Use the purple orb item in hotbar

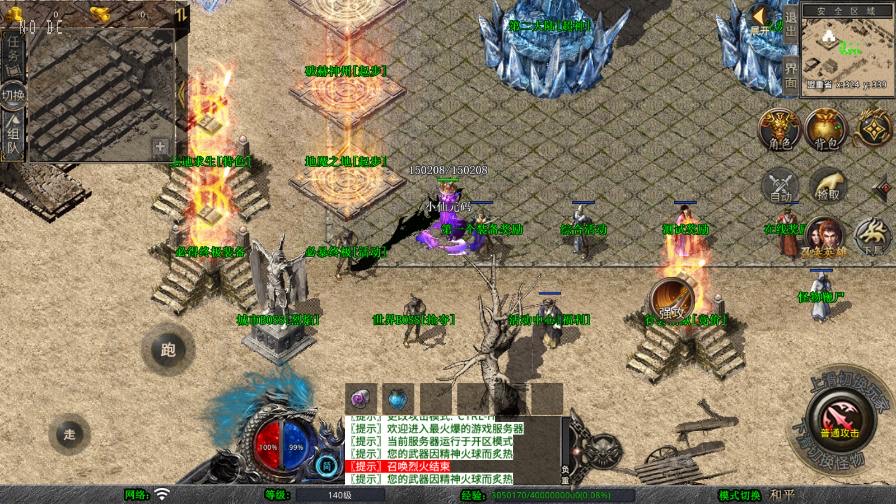[361, 398]
